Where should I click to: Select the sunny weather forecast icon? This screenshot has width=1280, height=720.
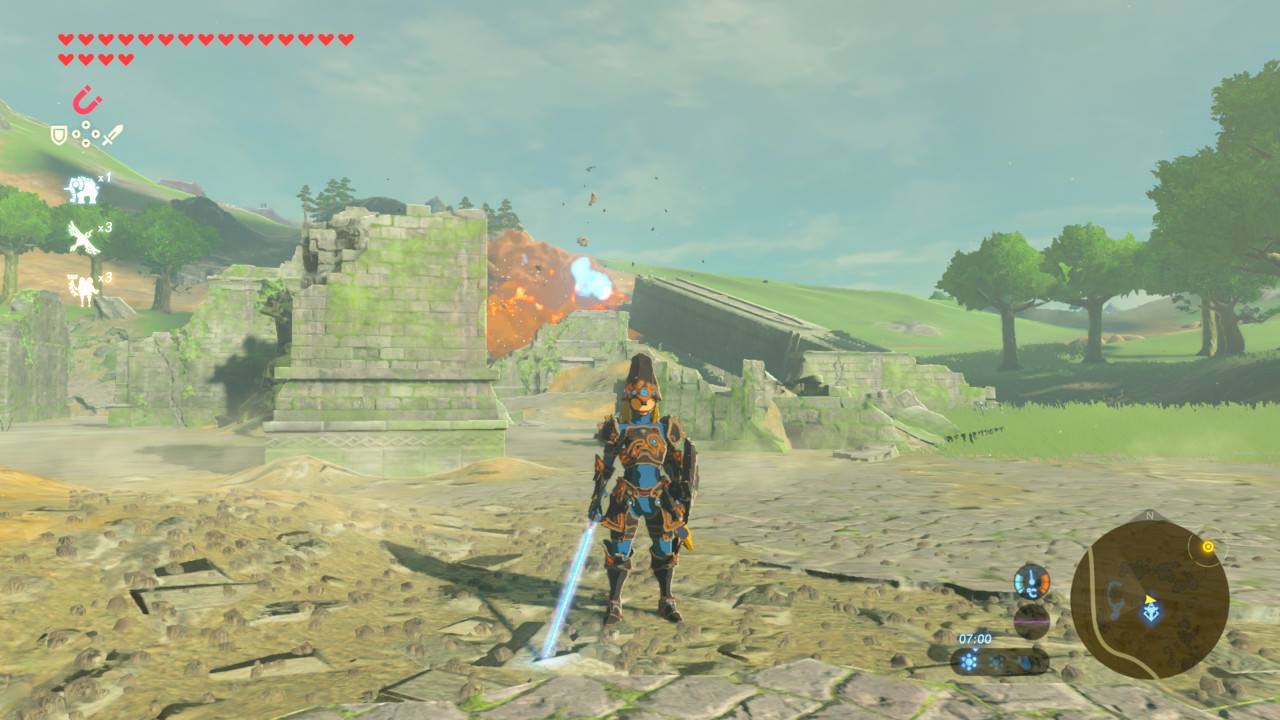968,661
